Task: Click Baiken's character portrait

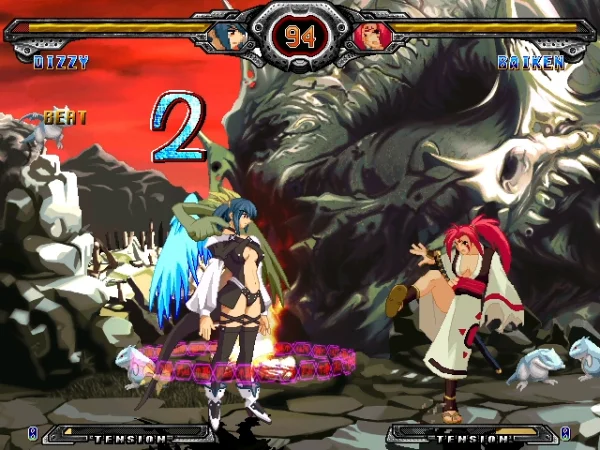Action: click(370, 36)
